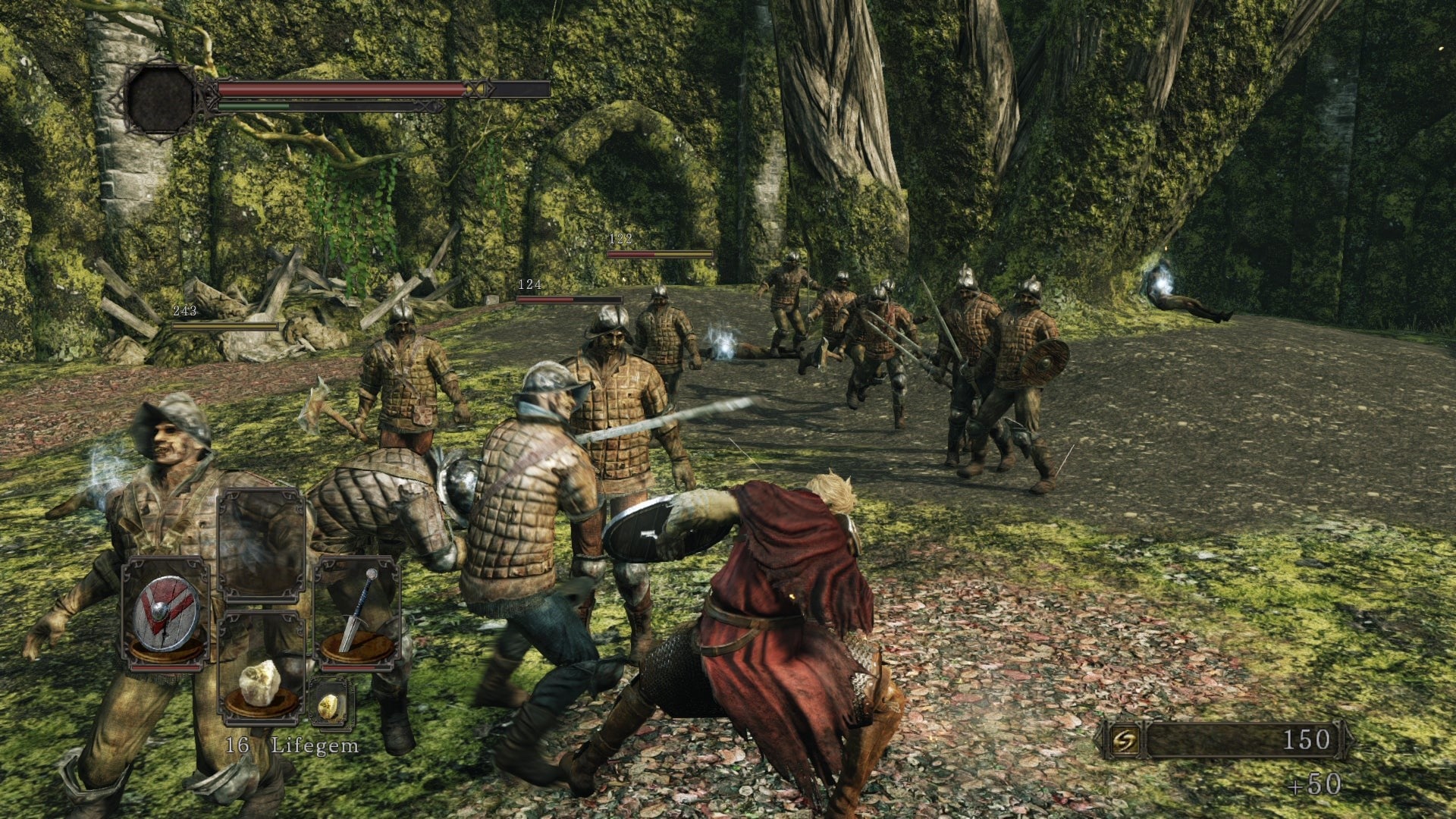Select the red-and-white shield slot
Viewport: 1456px width, 819px height.
pyautogui.click(x=166, y=614)
